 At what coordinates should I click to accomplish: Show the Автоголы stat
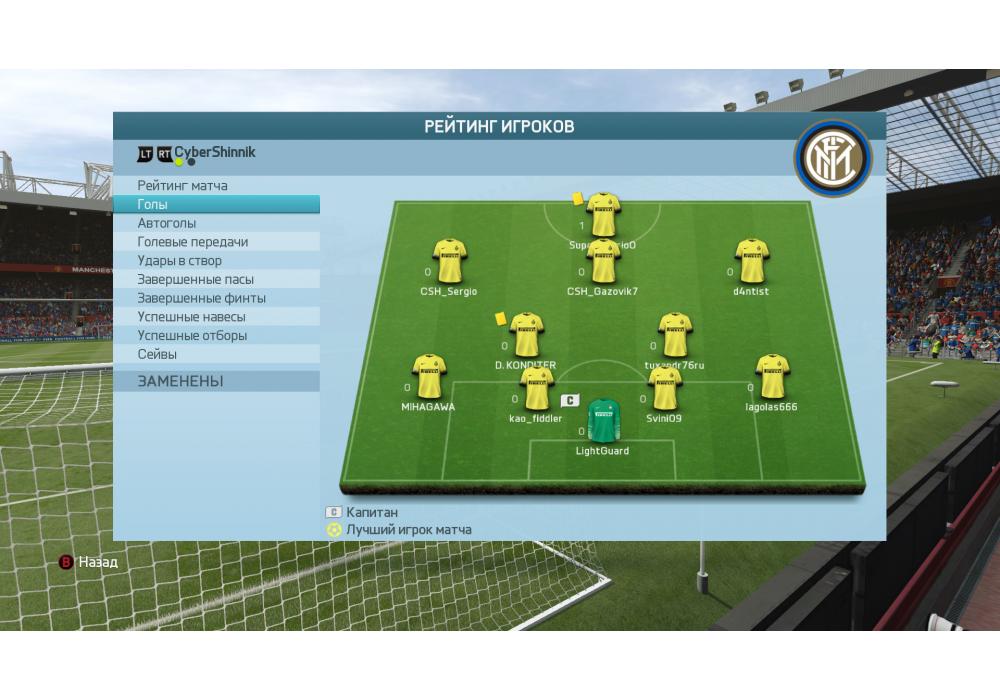pos(167,223)
